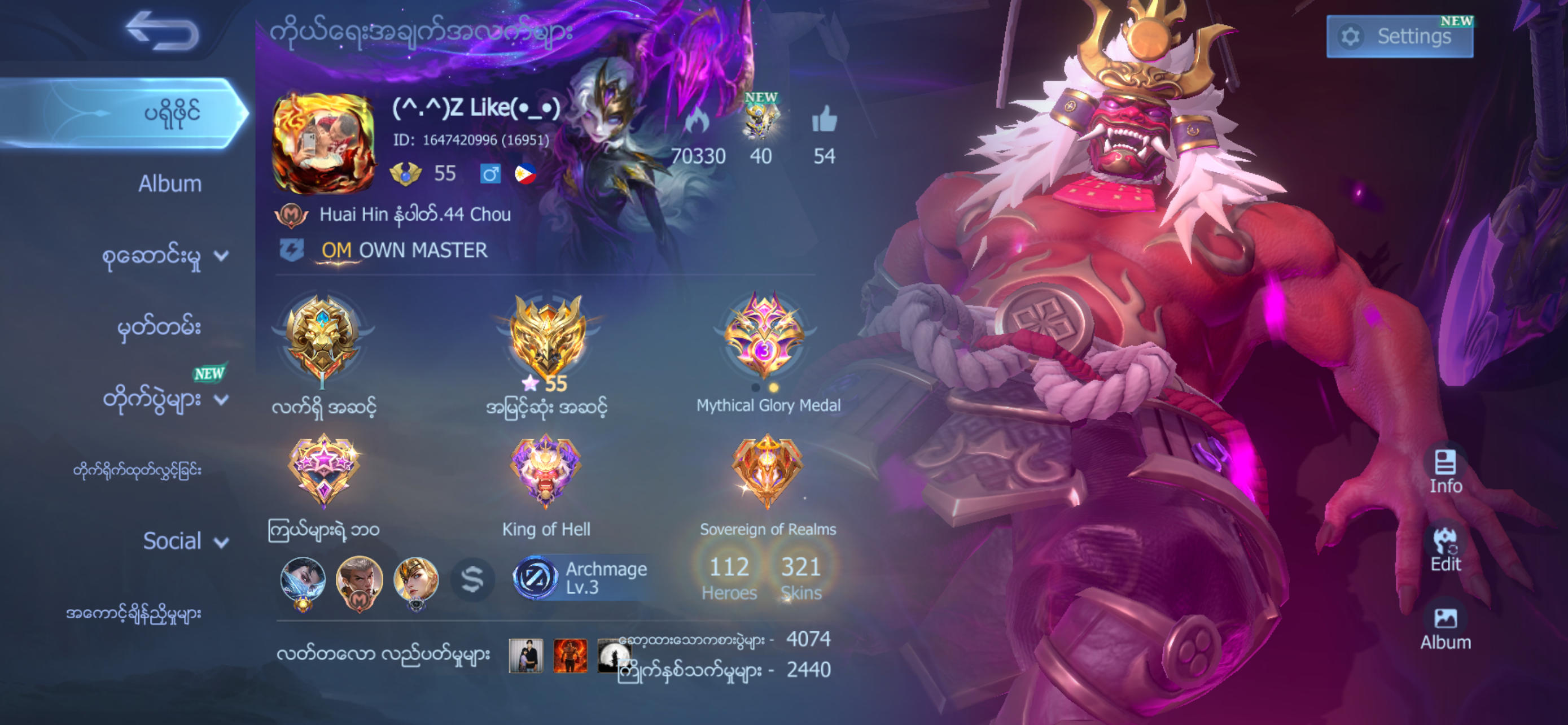This screenshot has width=1568, height=725.
Task: Switch to the Album sidebar tab
Action: [x=170, y=182]
